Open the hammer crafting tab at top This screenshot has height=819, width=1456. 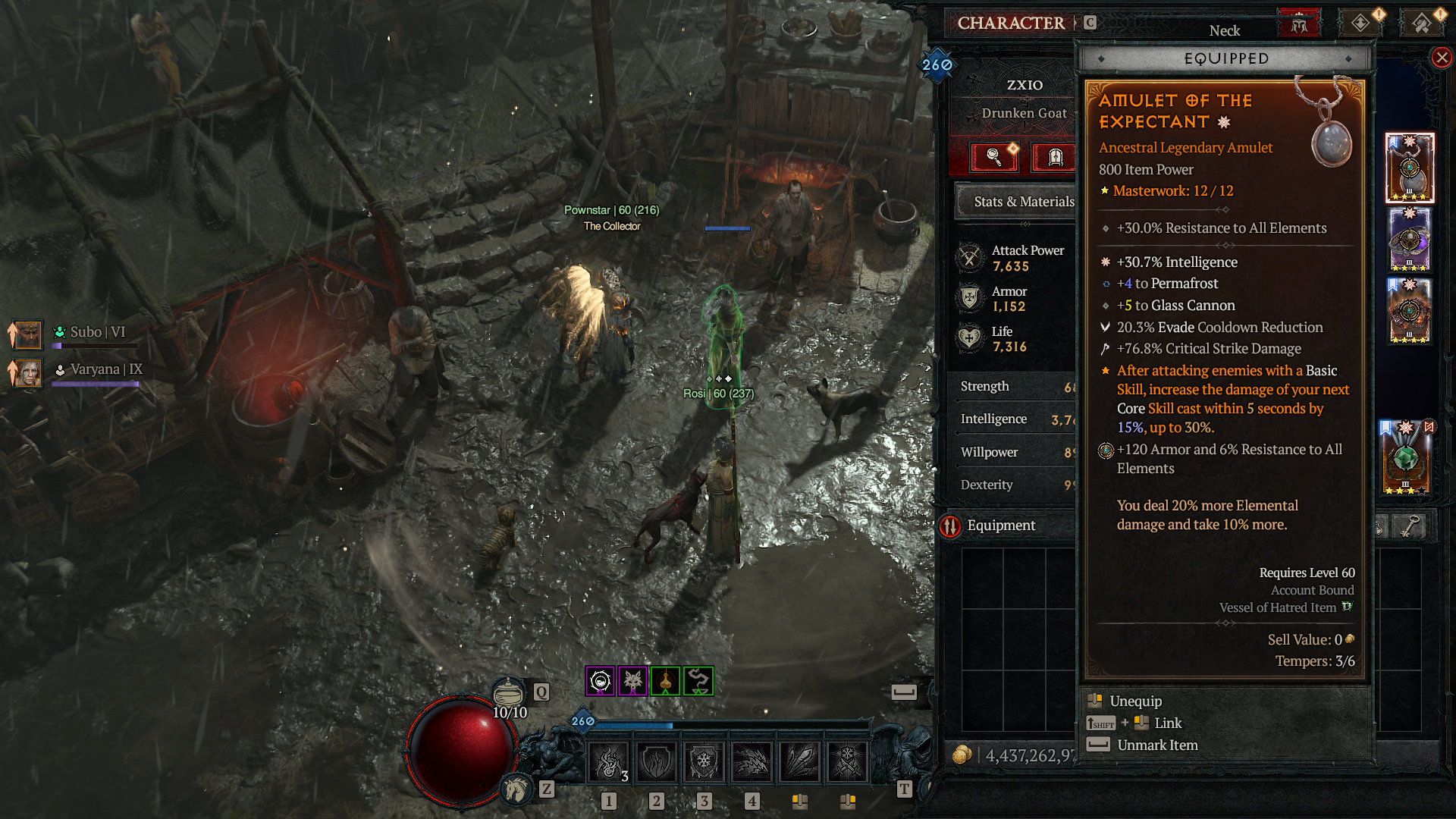click(x=1421, y=24)
